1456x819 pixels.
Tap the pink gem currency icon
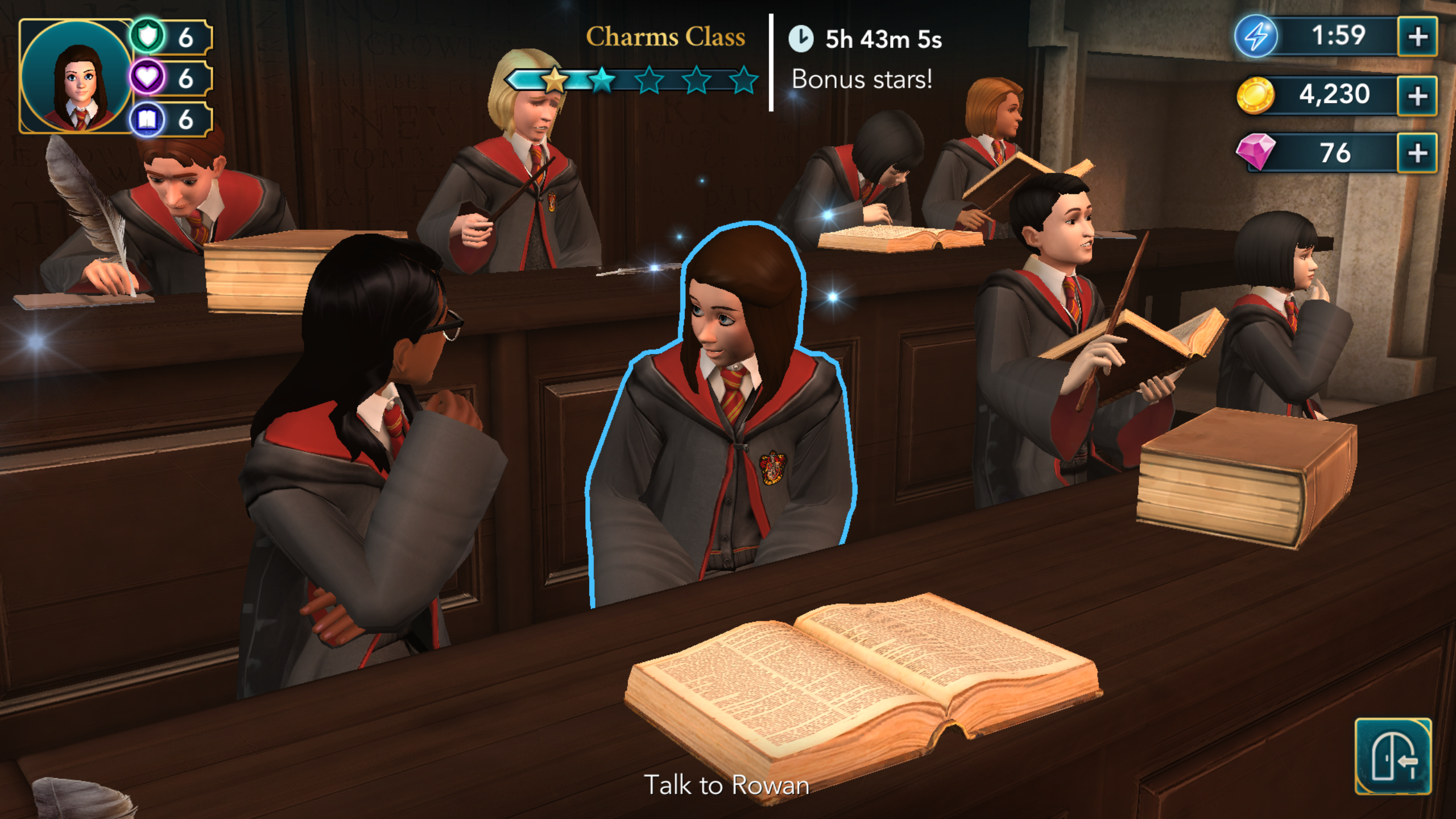(1256, 152)
